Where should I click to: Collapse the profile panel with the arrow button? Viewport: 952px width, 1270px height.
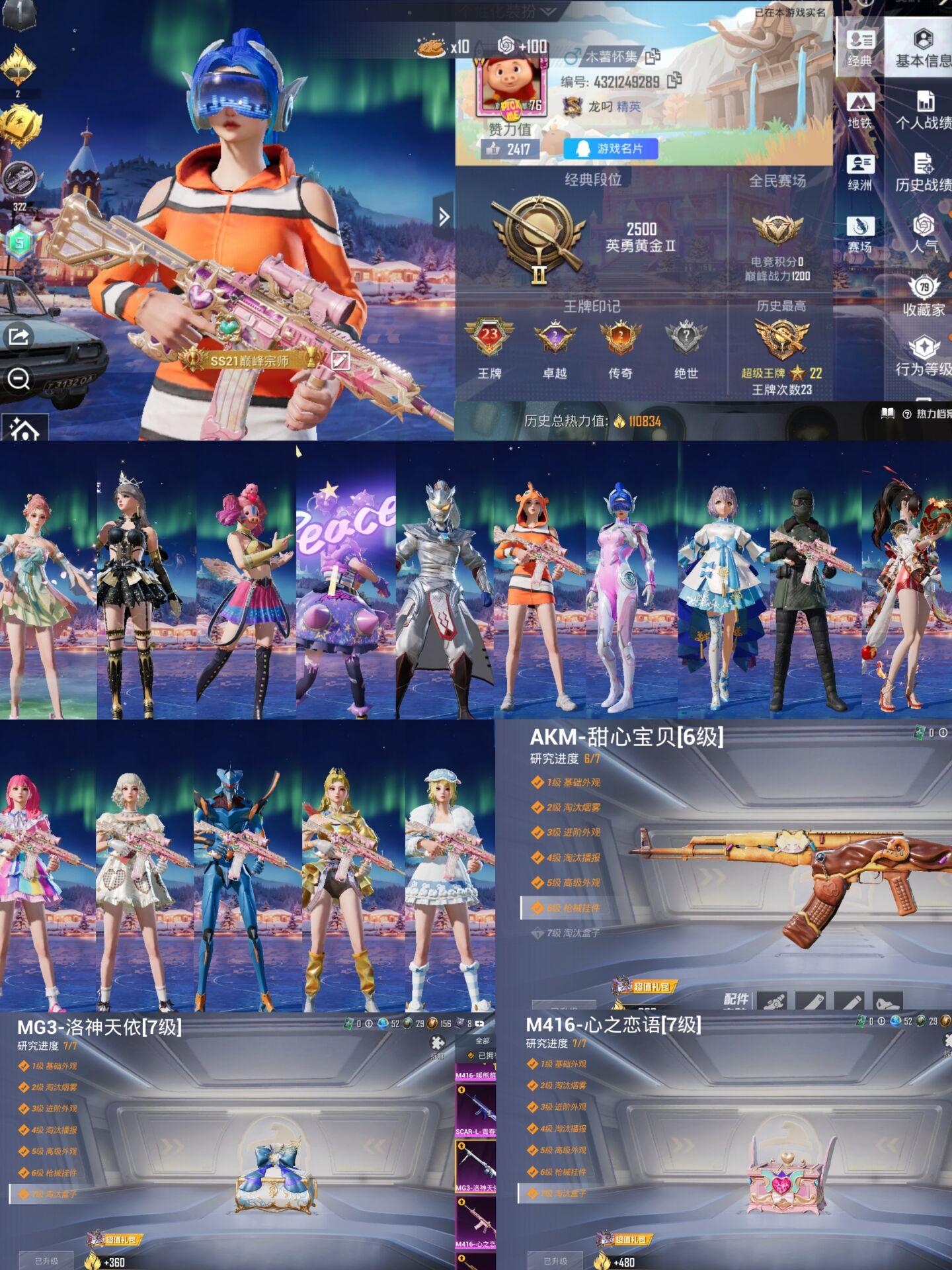[444, 216]
